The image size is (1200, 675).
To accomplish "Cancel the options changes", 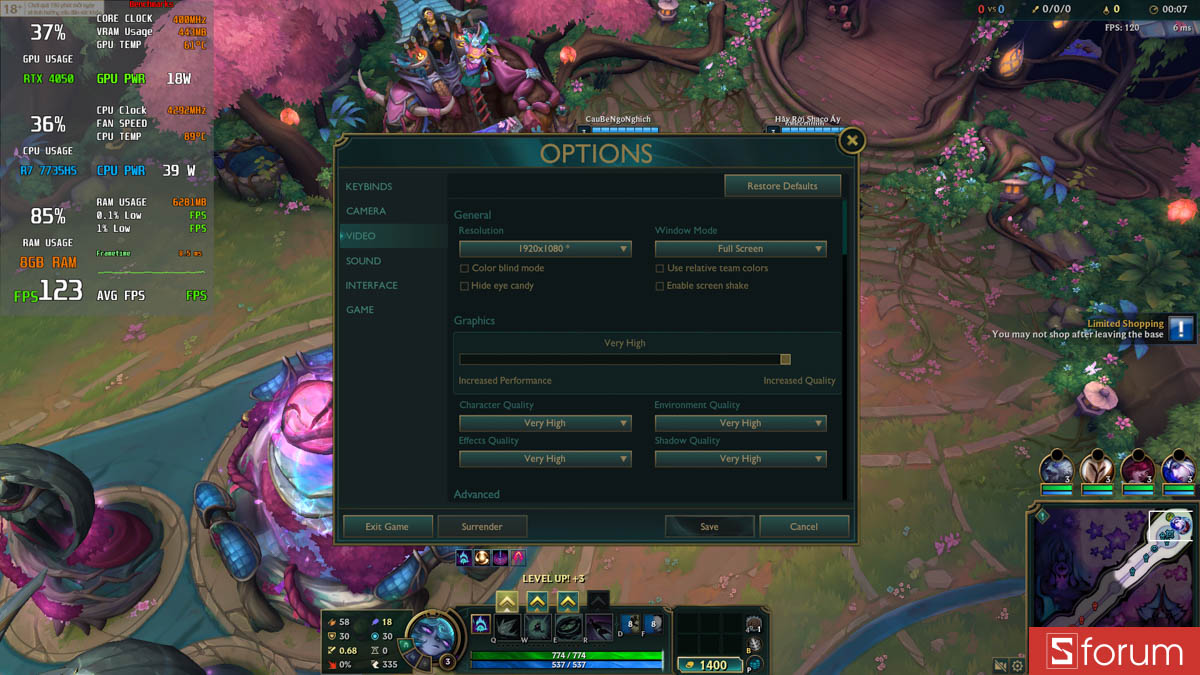I will (804, 527).
